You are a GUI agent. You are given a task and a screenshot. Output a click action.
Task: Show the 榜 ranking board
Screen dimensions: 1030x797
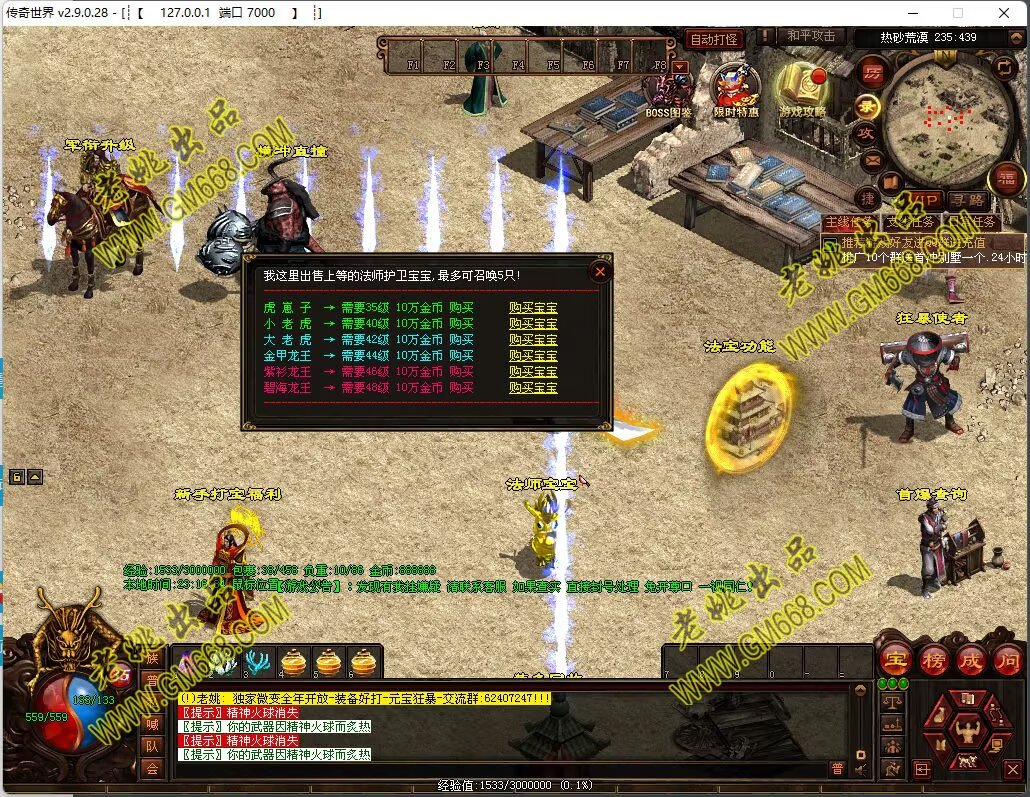pos(932,659)
